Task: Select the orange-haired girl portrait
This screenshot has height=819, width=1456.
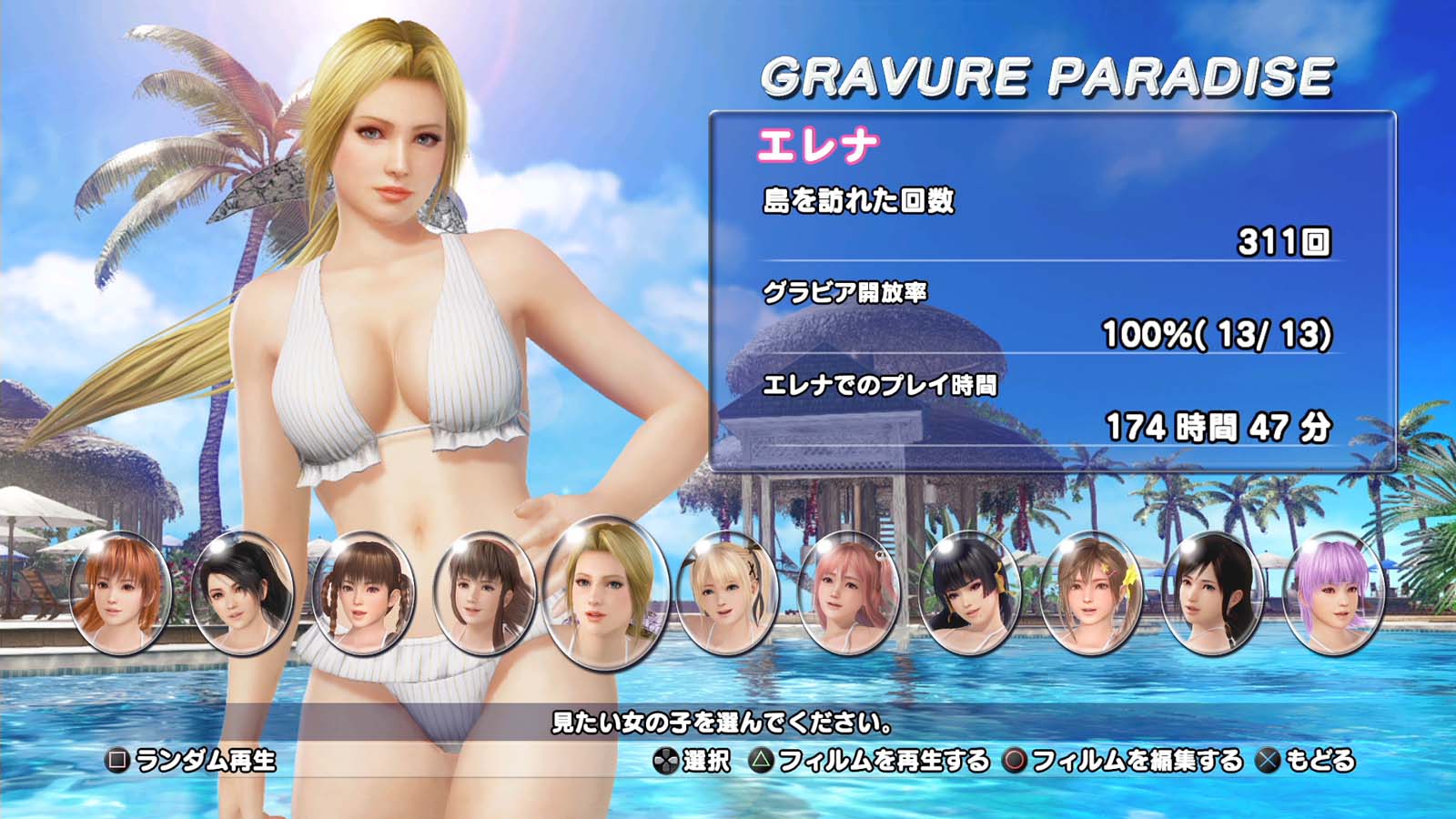Action: tap(120, 592)
